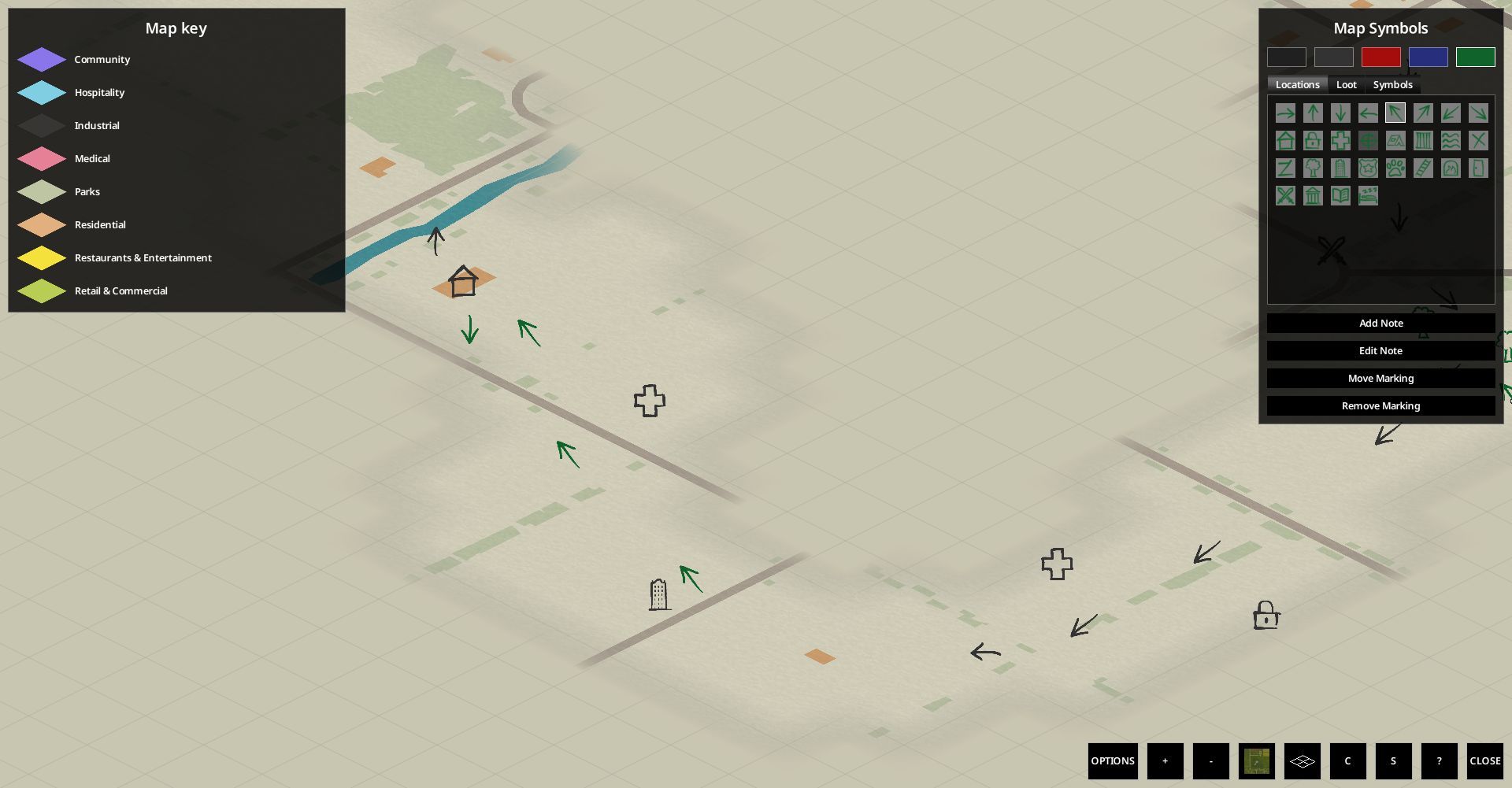Switch to the Loot tab
The height and width of the screenshot is (788, 1512).
(x=1347, y=84)
